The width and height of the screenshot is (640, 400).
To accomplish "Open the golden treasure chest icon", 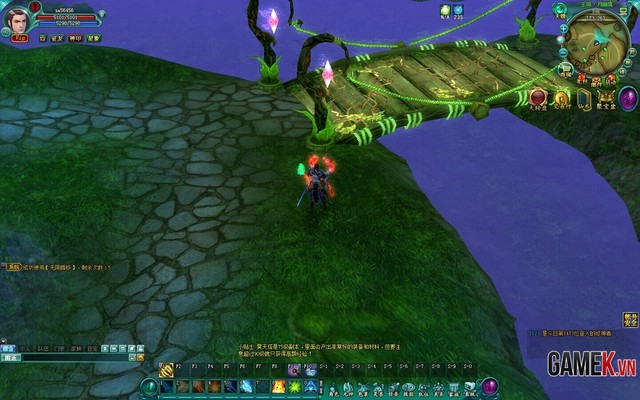I will click(x=604, y=98).
